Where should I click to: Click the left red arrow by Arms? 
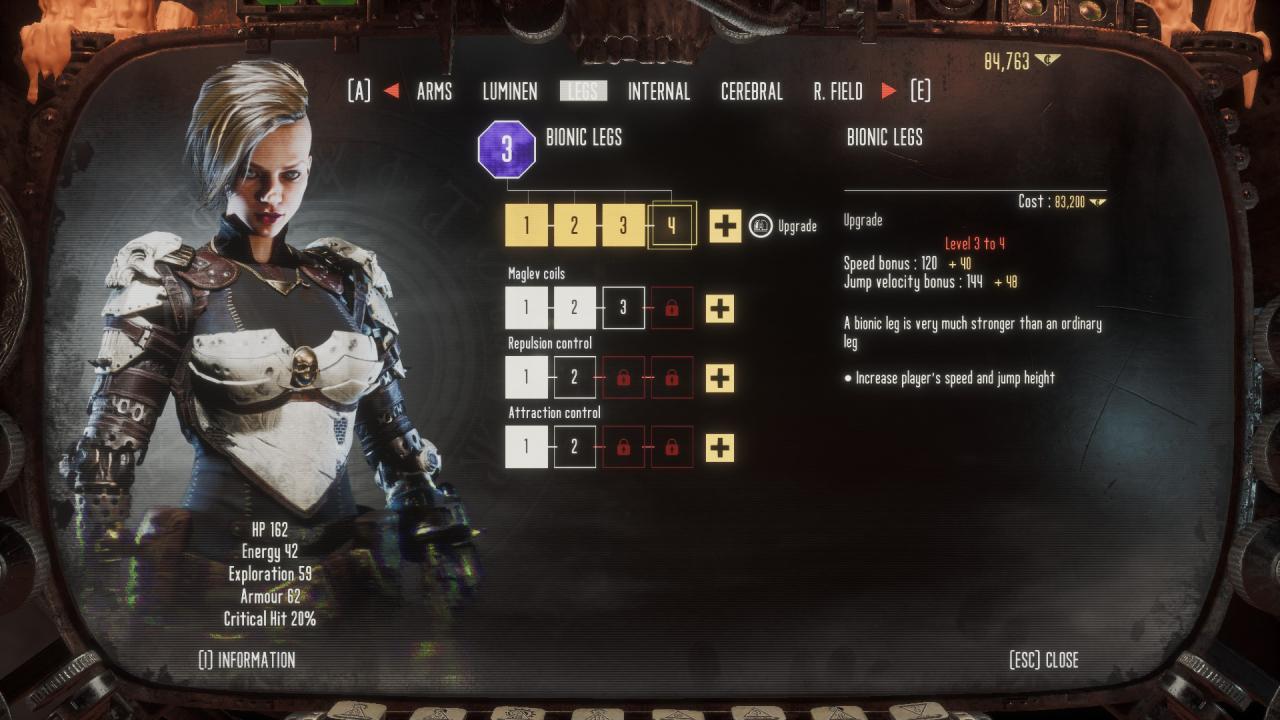(391, 92)
